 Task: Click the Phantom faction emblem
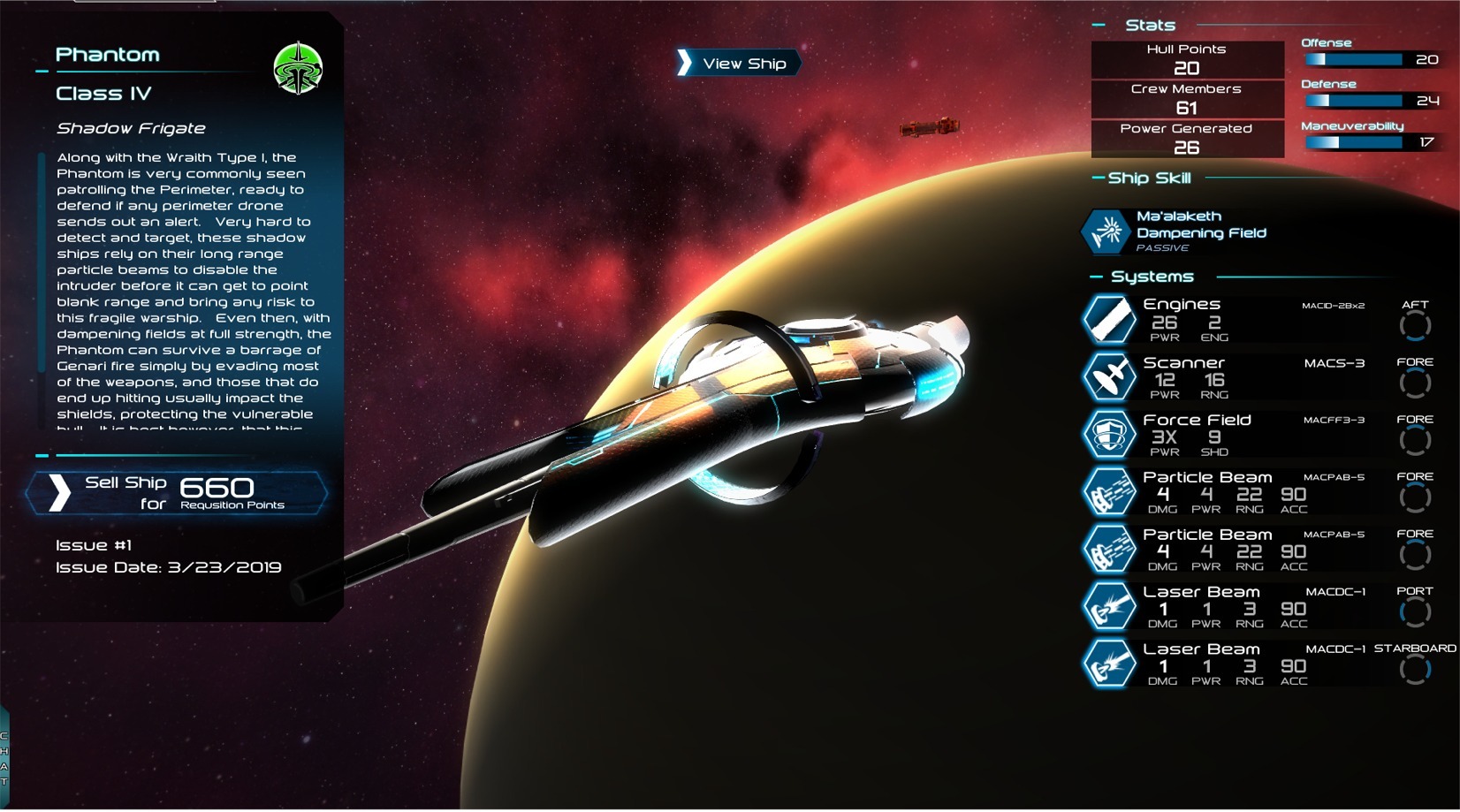coord(298,68)
